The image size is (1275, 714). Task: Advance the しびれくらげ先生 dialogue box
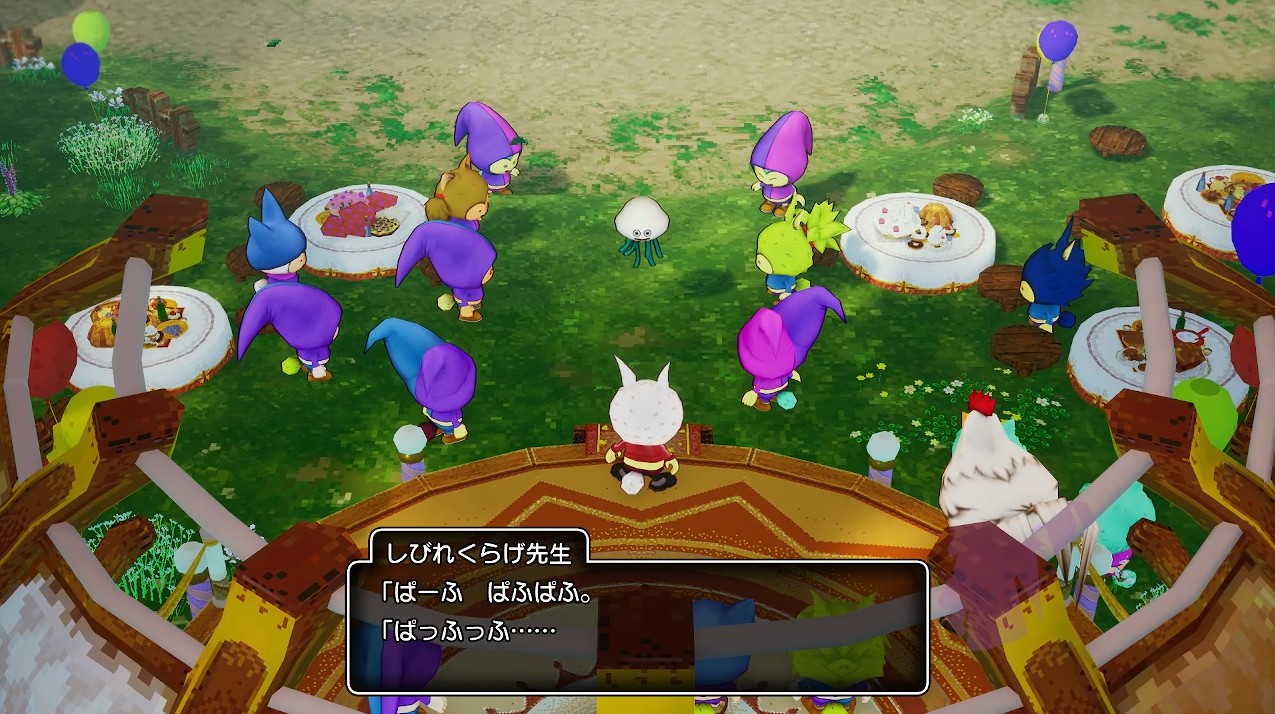637,627
